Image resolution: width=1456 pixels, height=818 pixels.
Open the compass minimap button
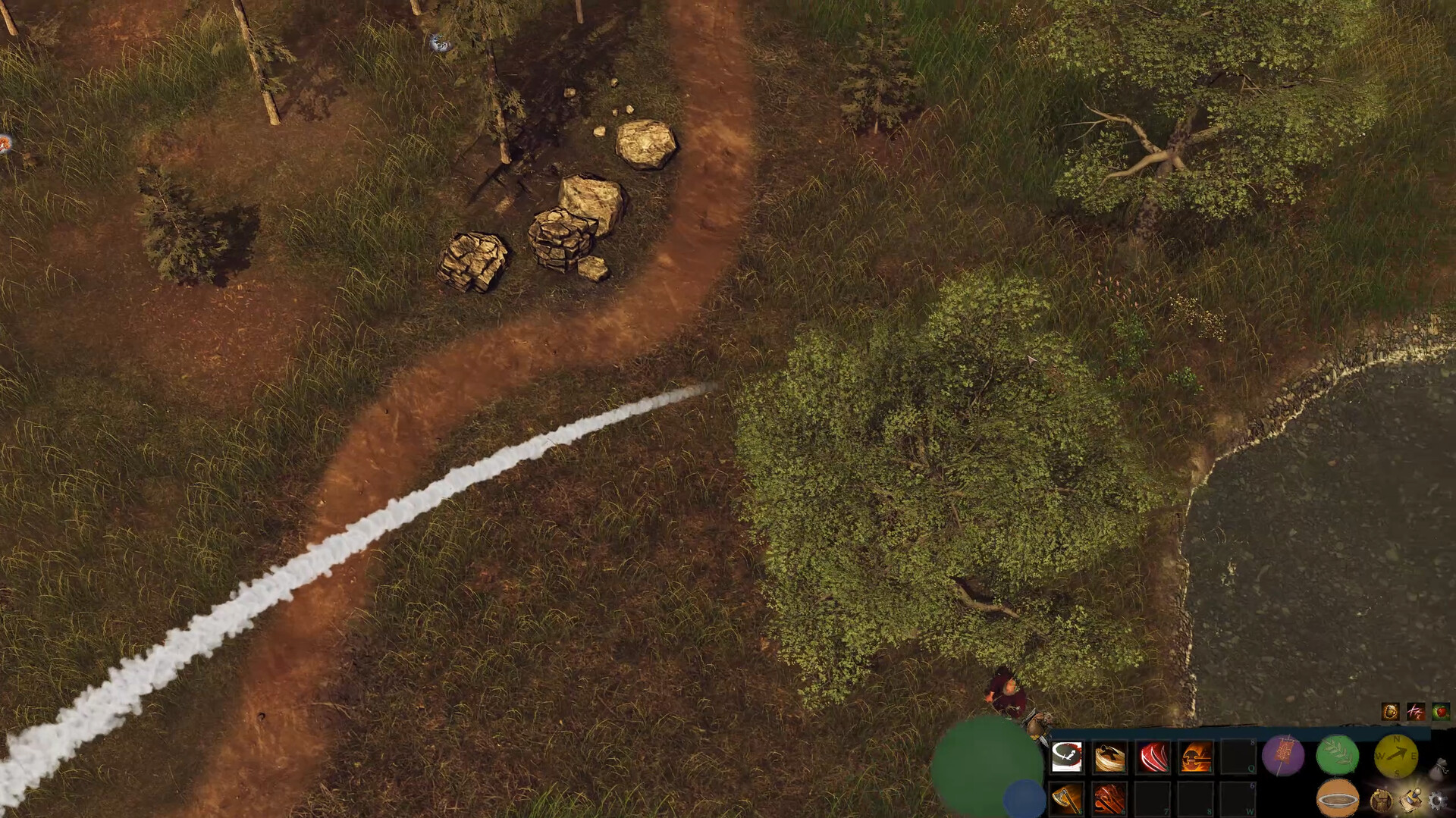tap(1396, 756)
